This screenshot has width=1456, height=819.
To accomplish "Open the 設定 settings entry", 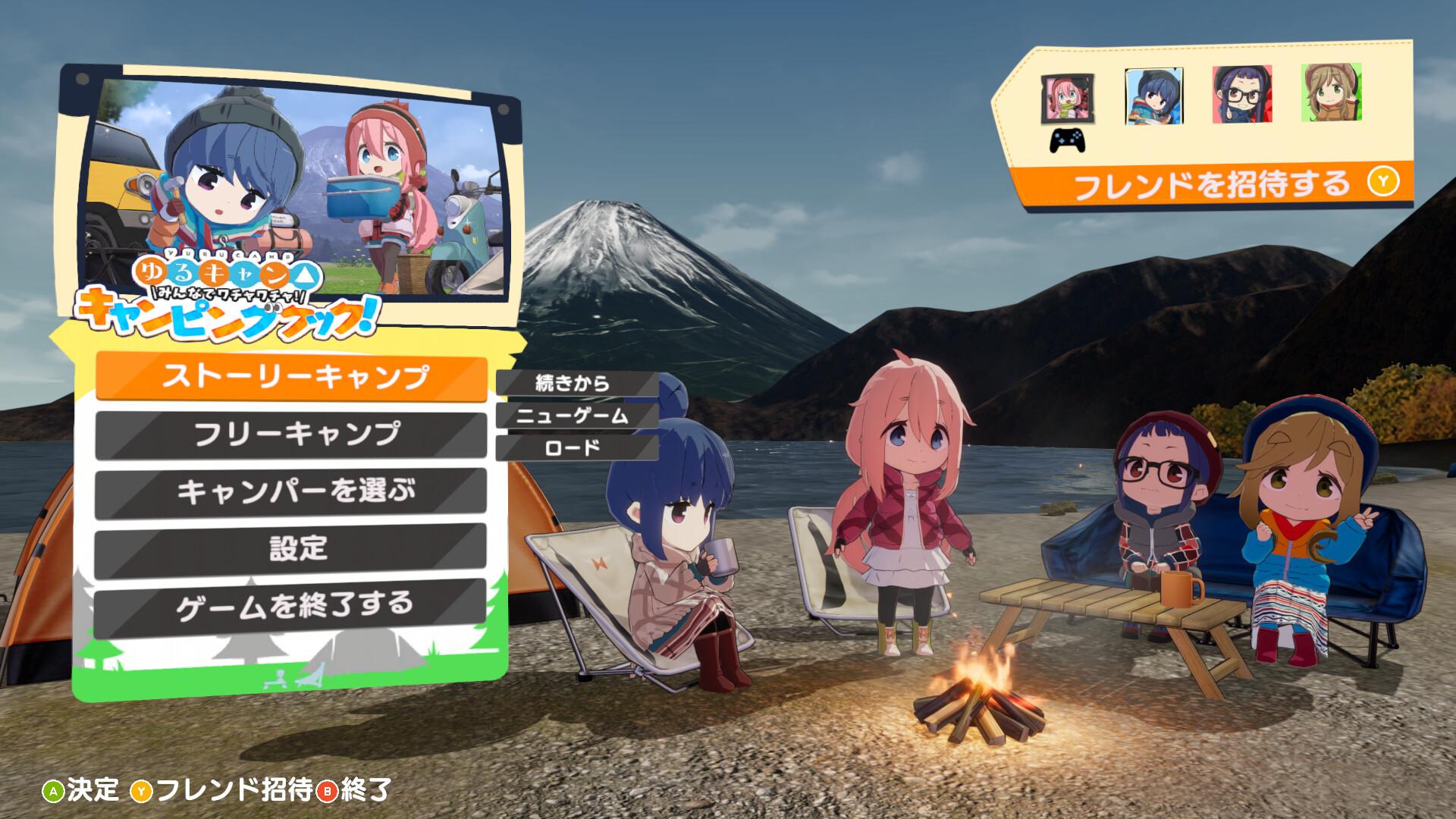I will click(290, 551).
